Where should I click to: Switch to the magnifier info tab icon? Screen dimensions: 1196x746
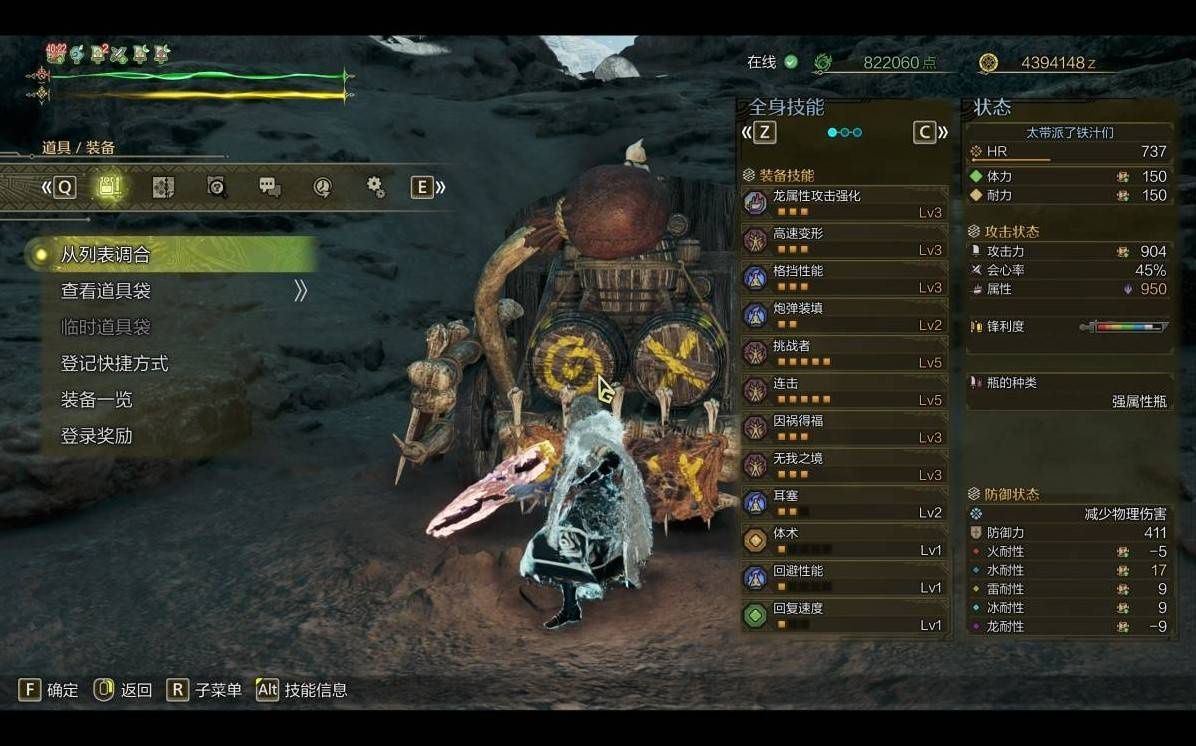216,187
